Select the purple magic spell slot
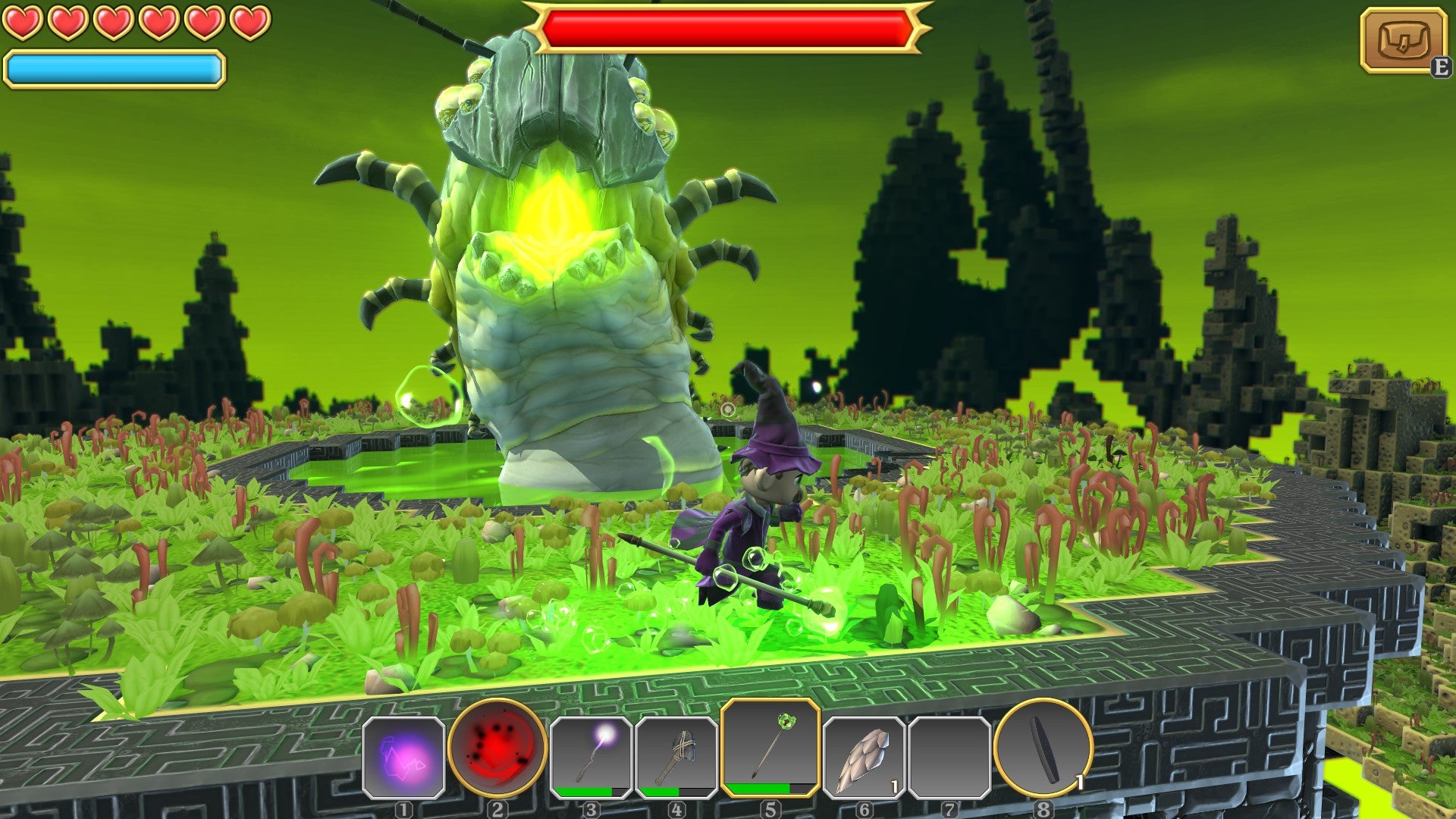Image resolution: width=1456 pixels, height=819 pixels. [403, 757]
